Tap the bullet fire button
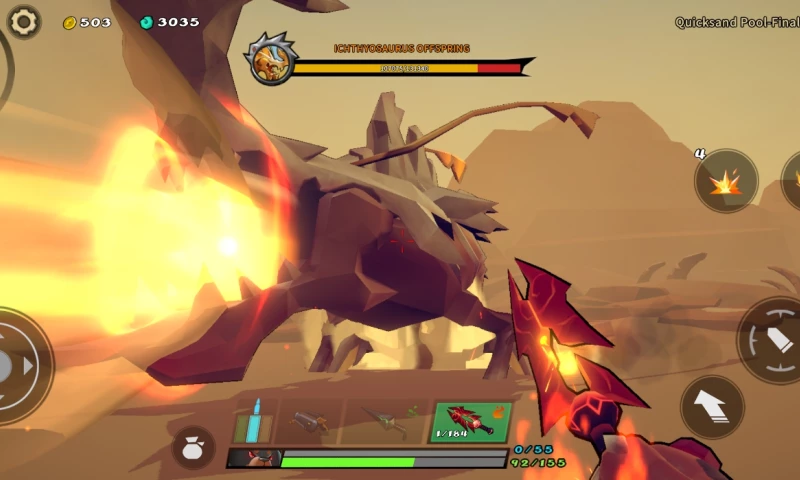 774,340
